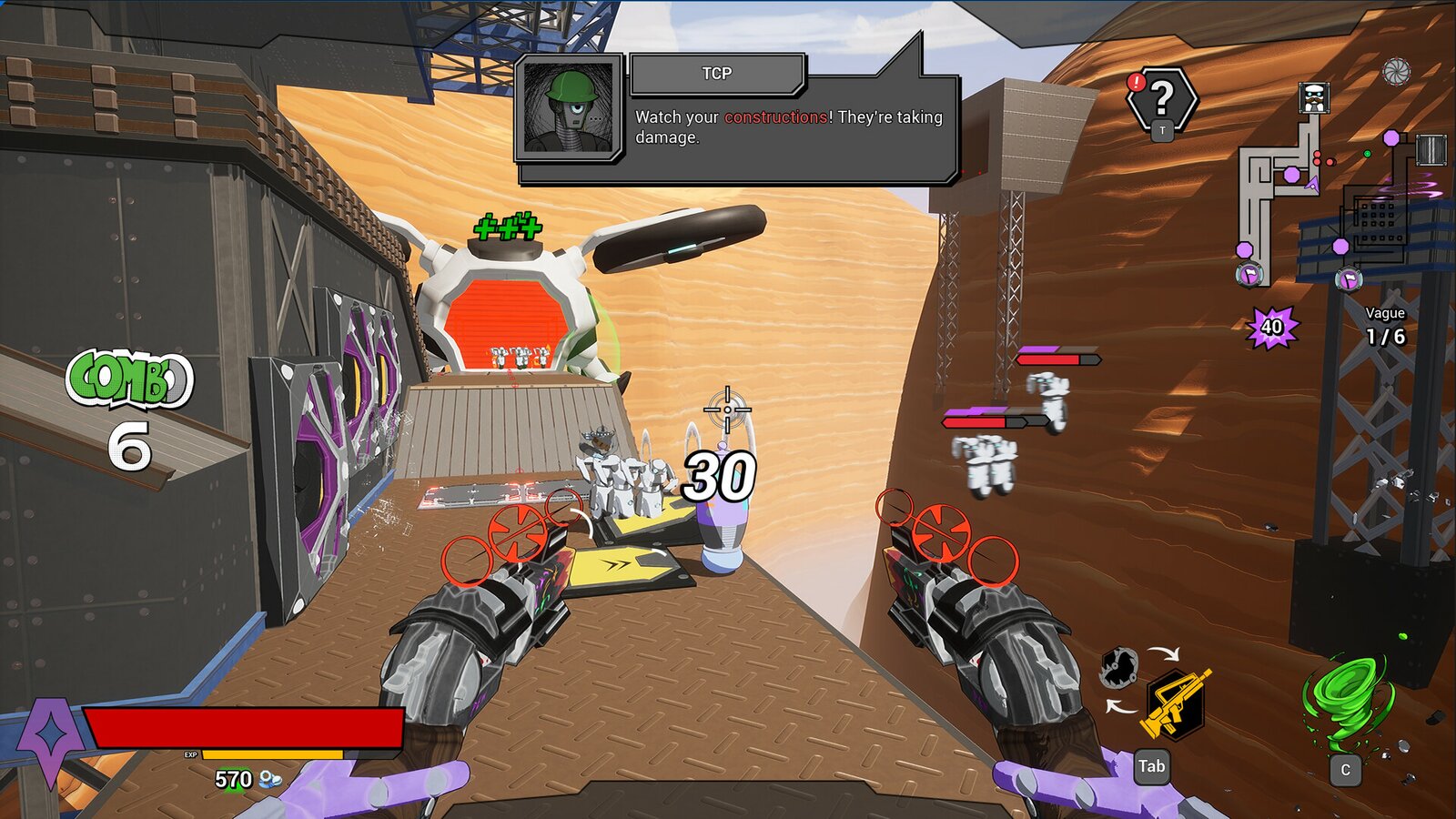This screenshot has width=1456, height=819.
Task: Click the purple starburst 40 icon
Action: [x=1271, y=327]
